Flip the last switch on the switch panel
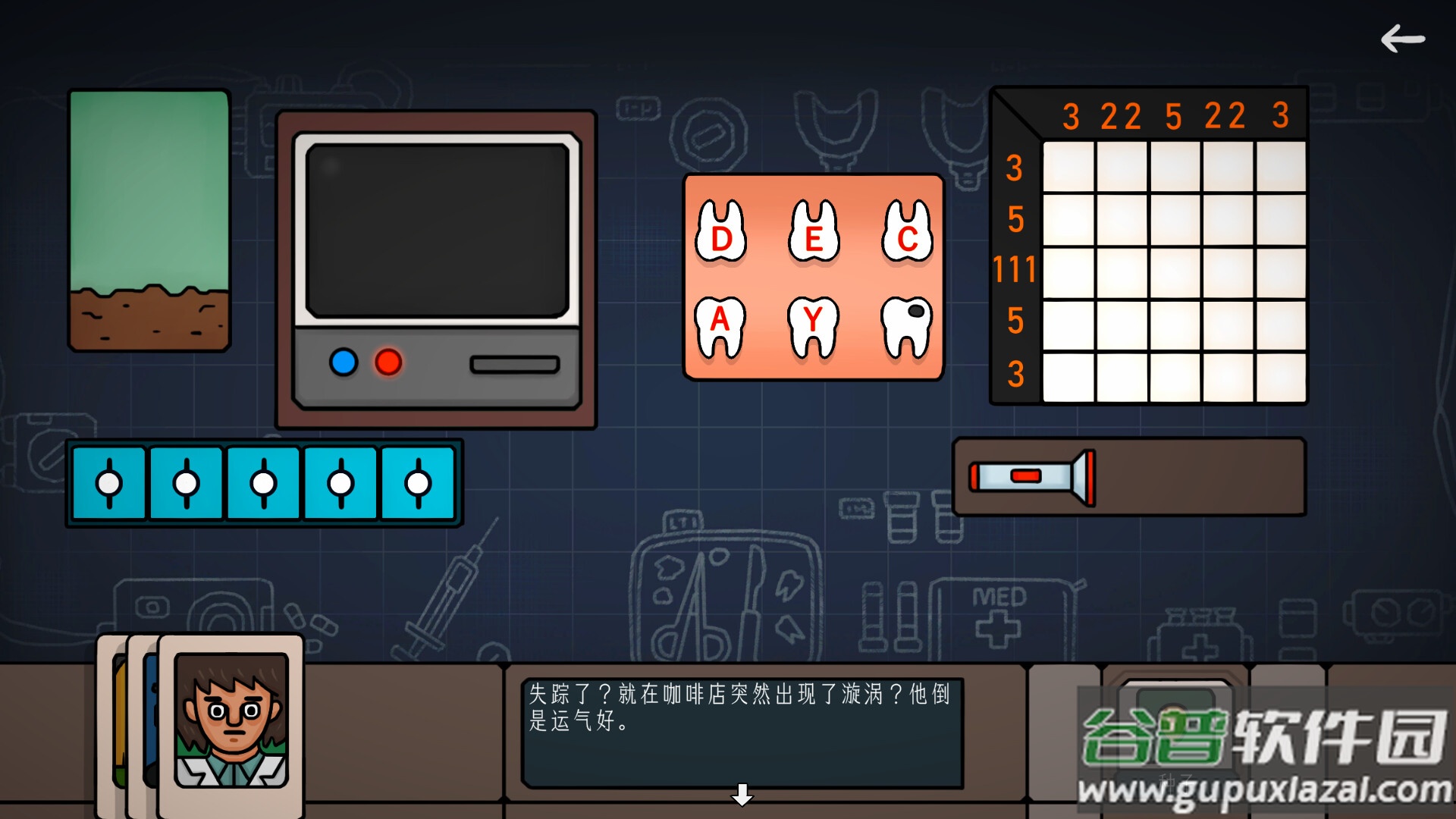The width and height of the screenshot is (1456, 819). [416, 482]
